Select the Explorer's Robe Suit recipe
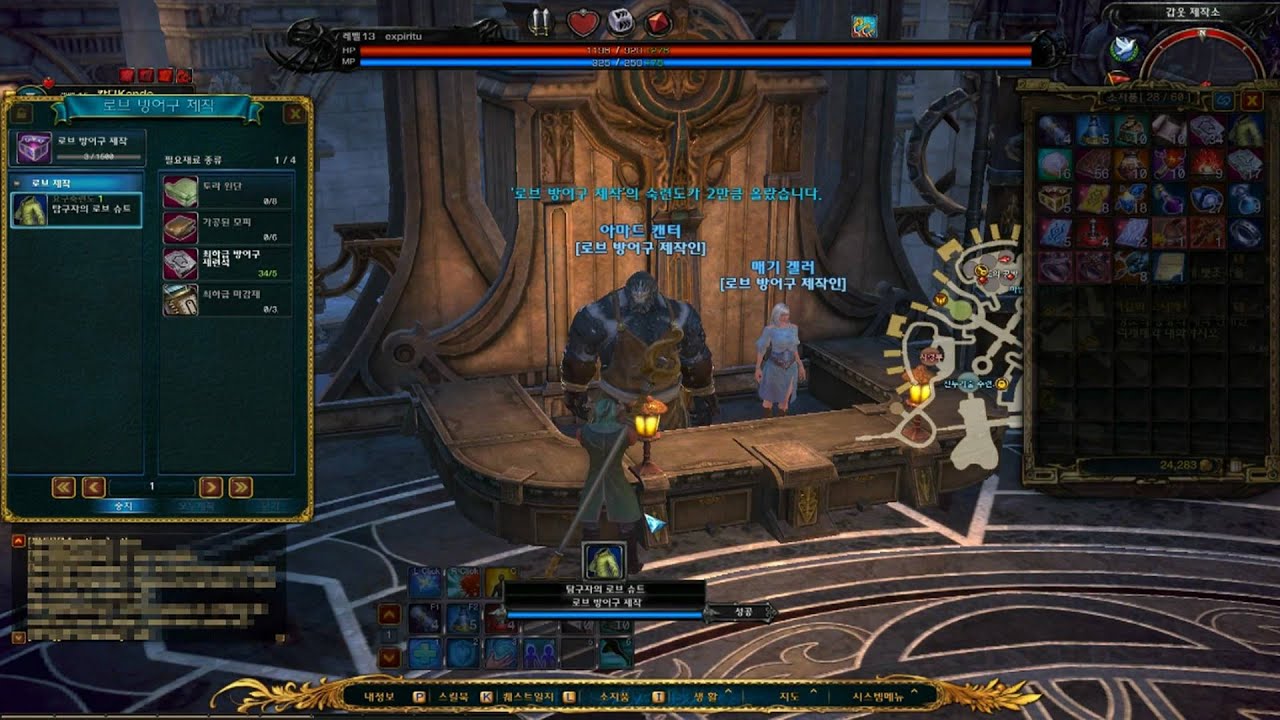1280x720 pixels. coord(77,210)
